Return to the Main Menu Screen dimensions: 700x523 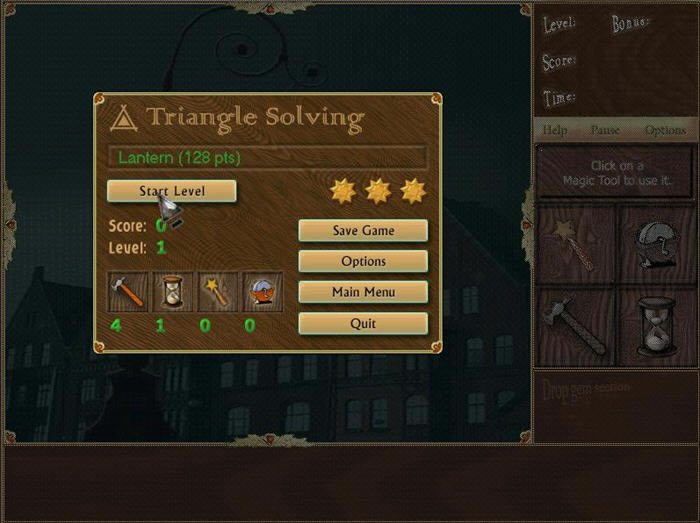(x=363, y=293)
